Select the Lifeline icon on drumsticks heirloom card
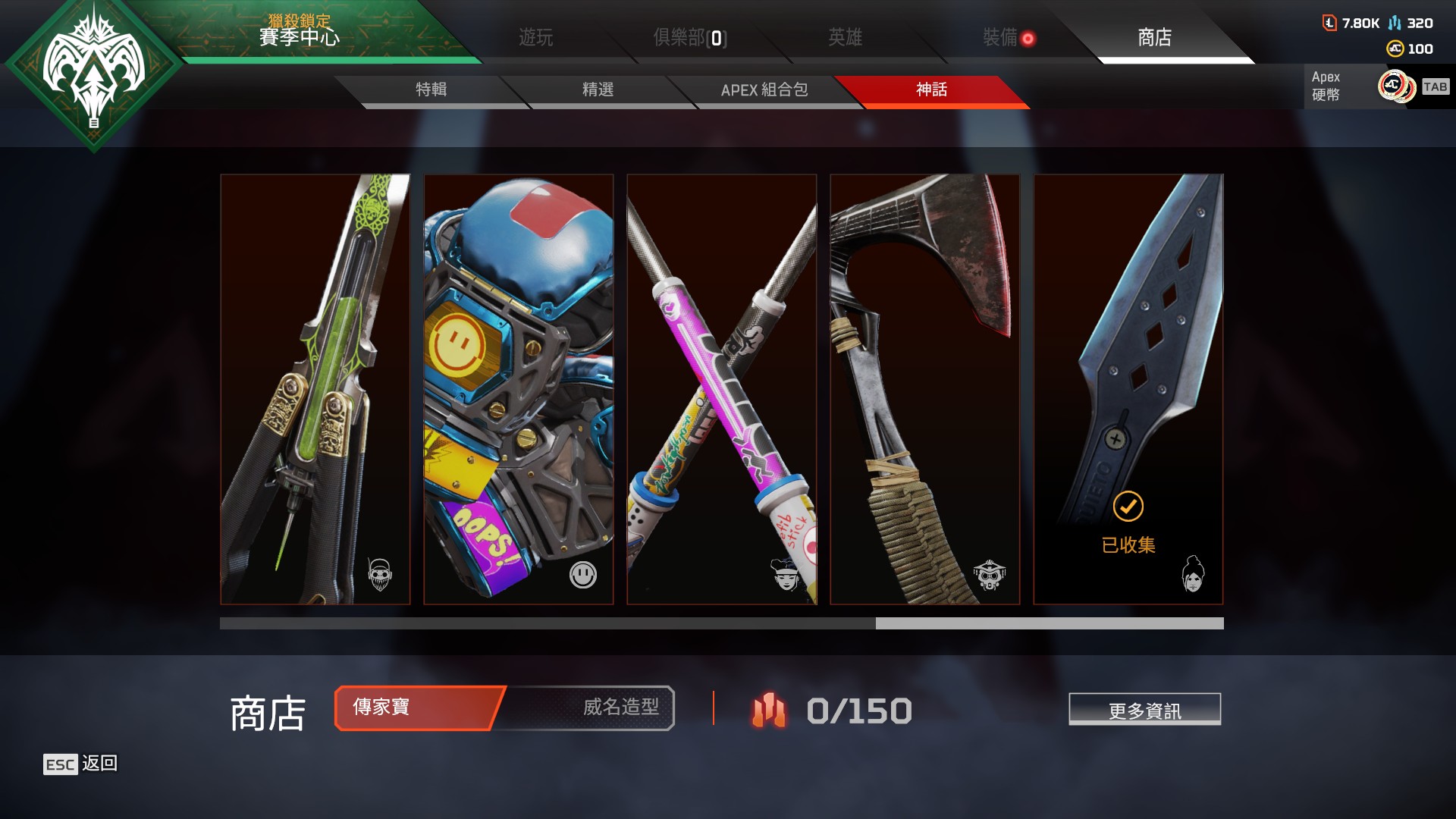This screenshot has height=819, width=1456. pyautogui.click(x=786, y=575)
